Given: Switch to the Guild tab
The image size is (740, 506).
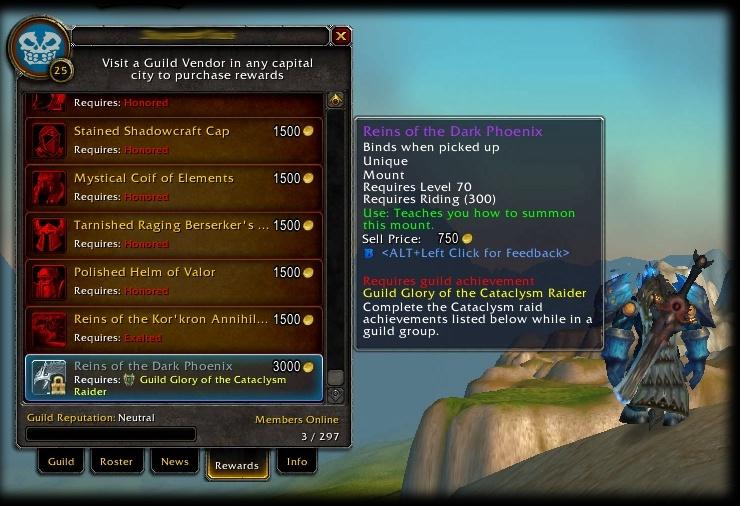Looking at the screenshot, I should [x=61, y=462].
